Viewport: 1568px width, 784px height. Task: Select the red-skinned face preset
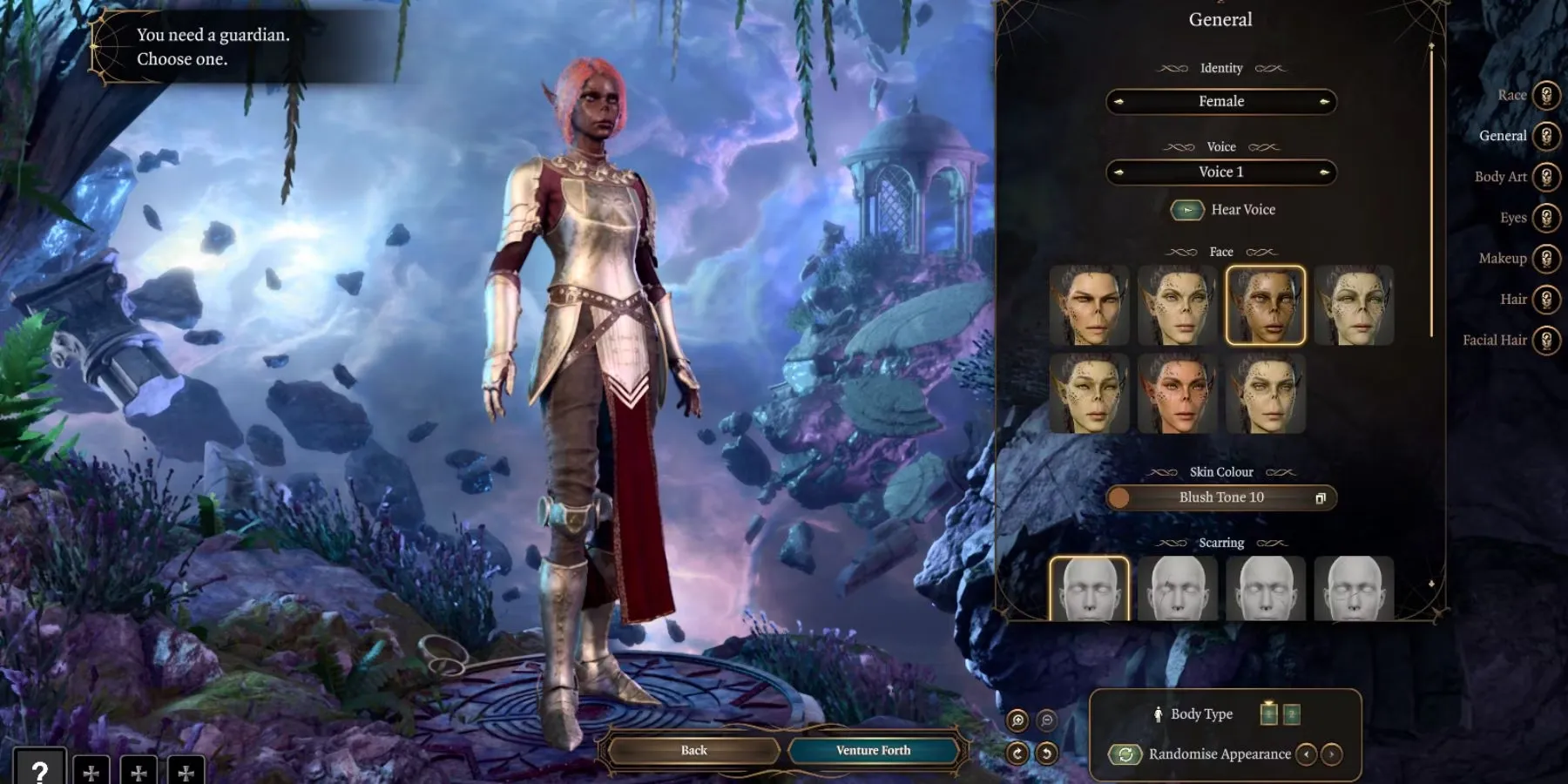(1177, 394)
